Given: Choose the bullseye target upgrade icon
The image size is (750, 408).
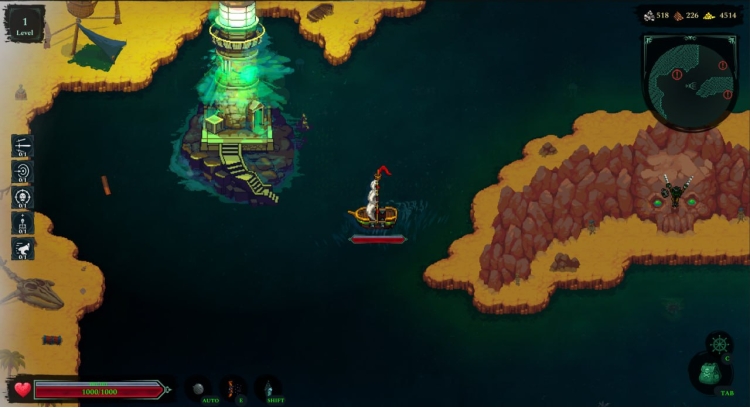Looking at the screenshot, I should tap(22, 171).
